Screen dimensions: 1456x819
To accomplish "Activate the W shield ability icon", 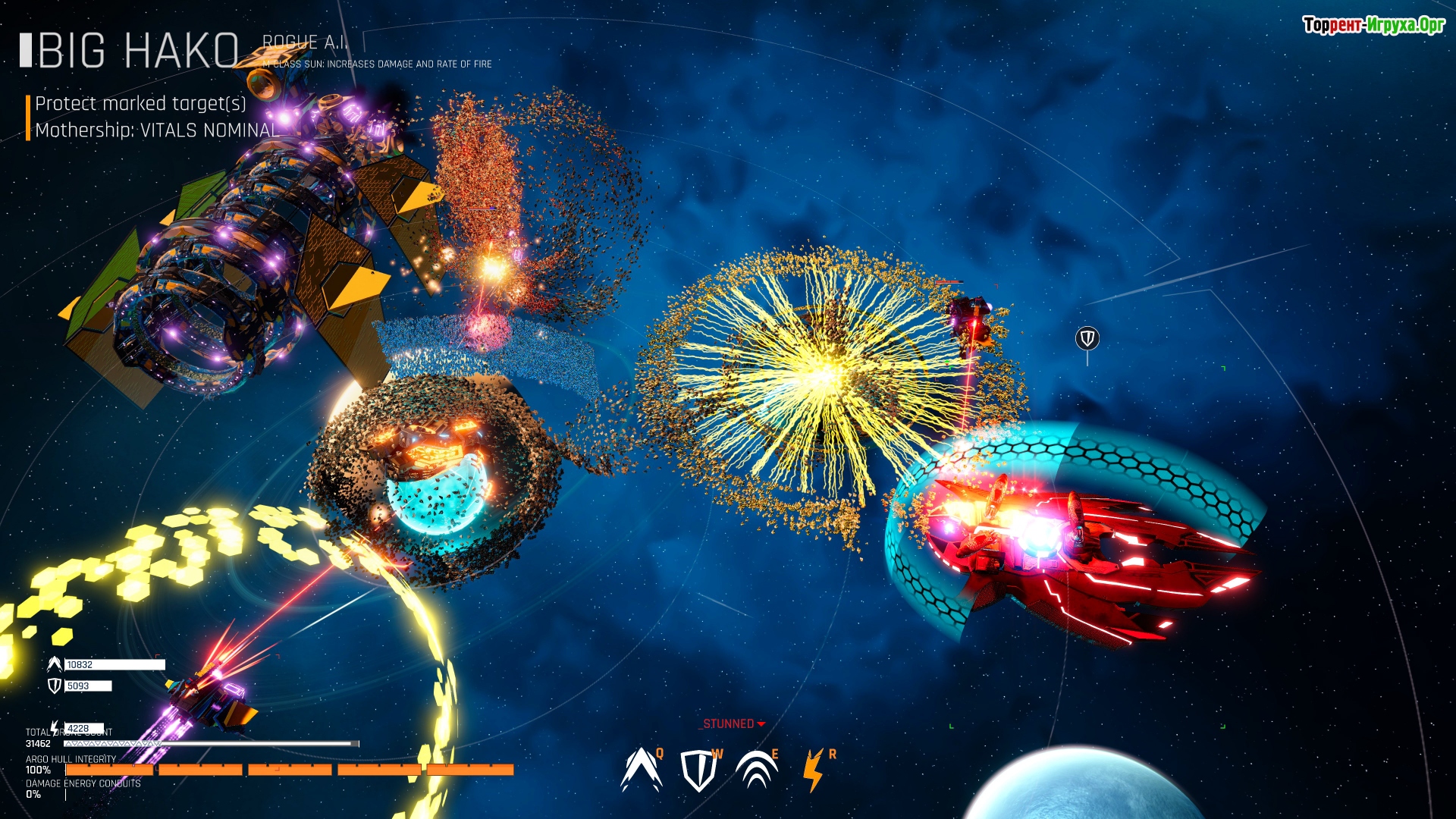I will pos(698,770).
